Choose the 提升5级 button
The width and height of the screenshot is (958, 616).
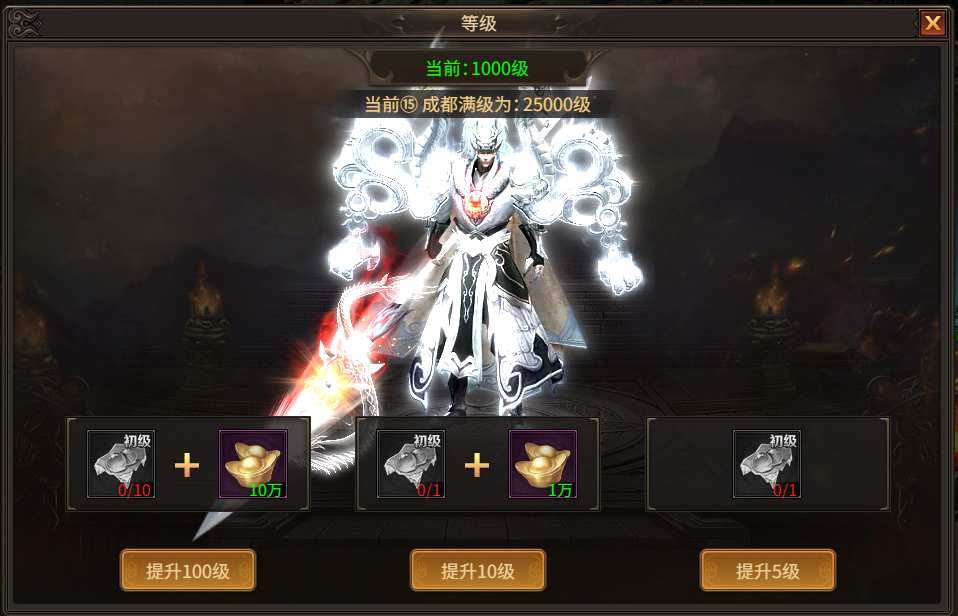point(767,571)
